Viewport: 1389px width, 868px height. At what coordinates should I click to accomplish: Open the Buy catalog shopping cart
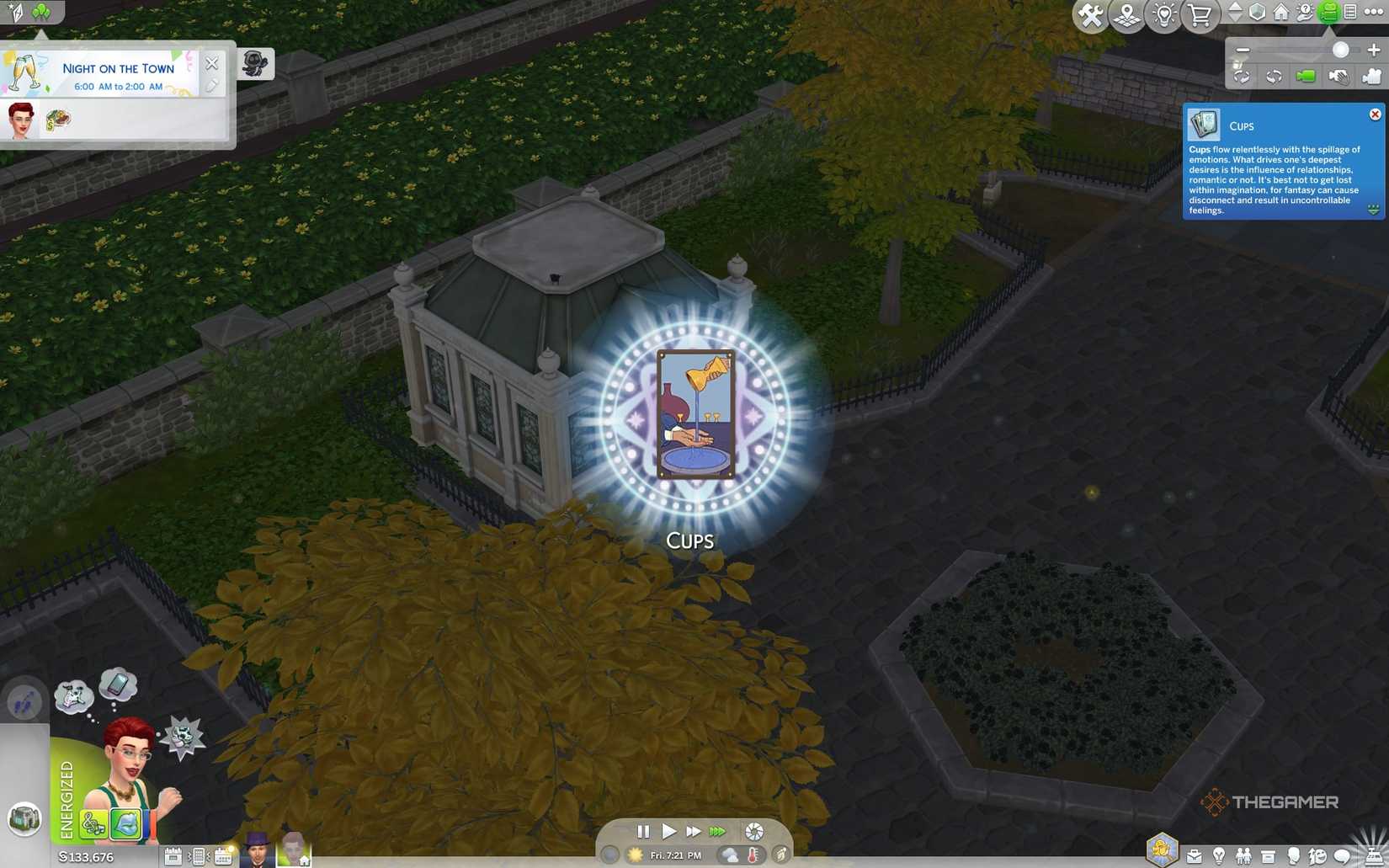[x=1200, y=13]
